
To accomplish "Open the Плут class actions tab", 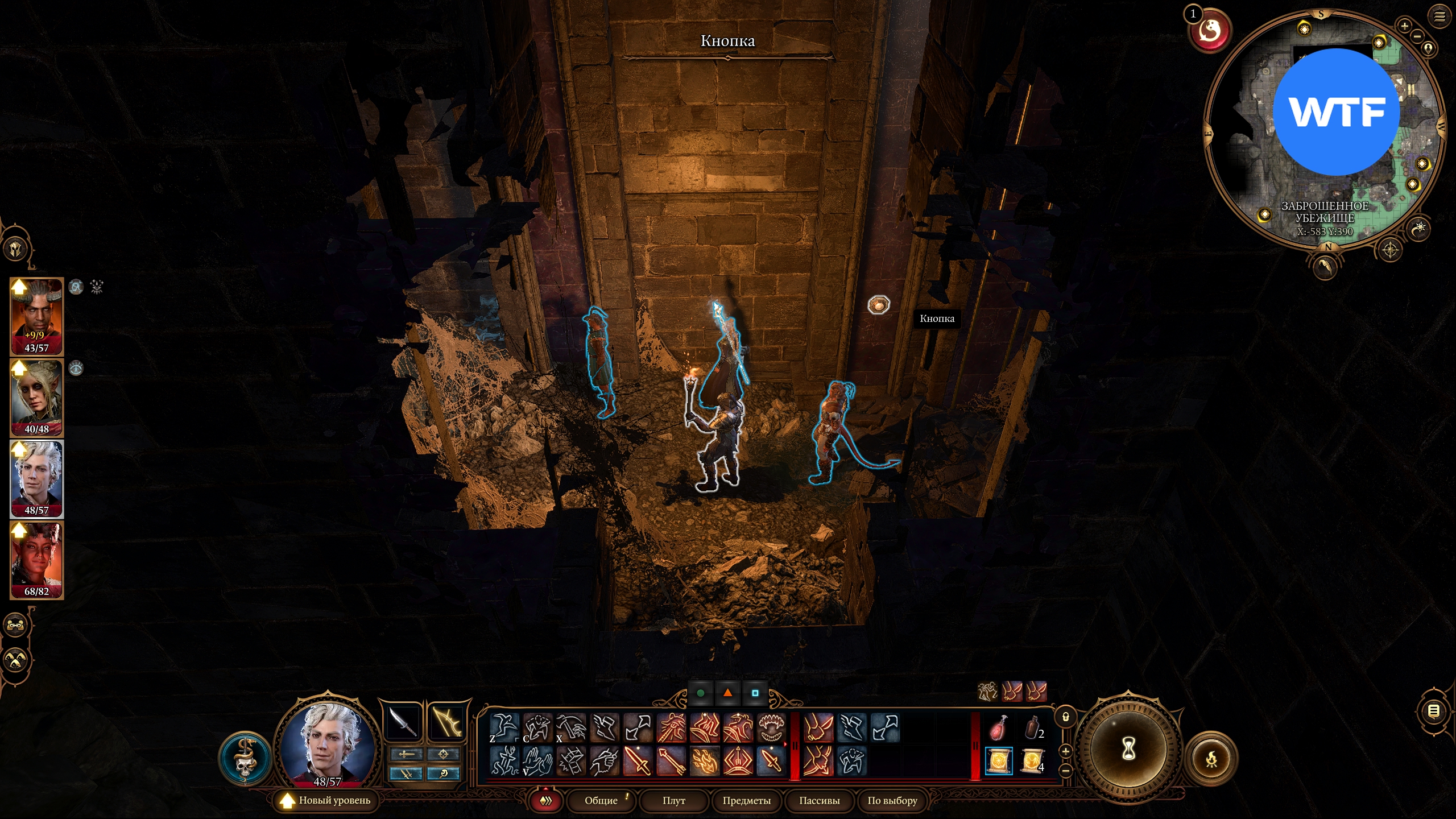I will click(x=673, y=800).
